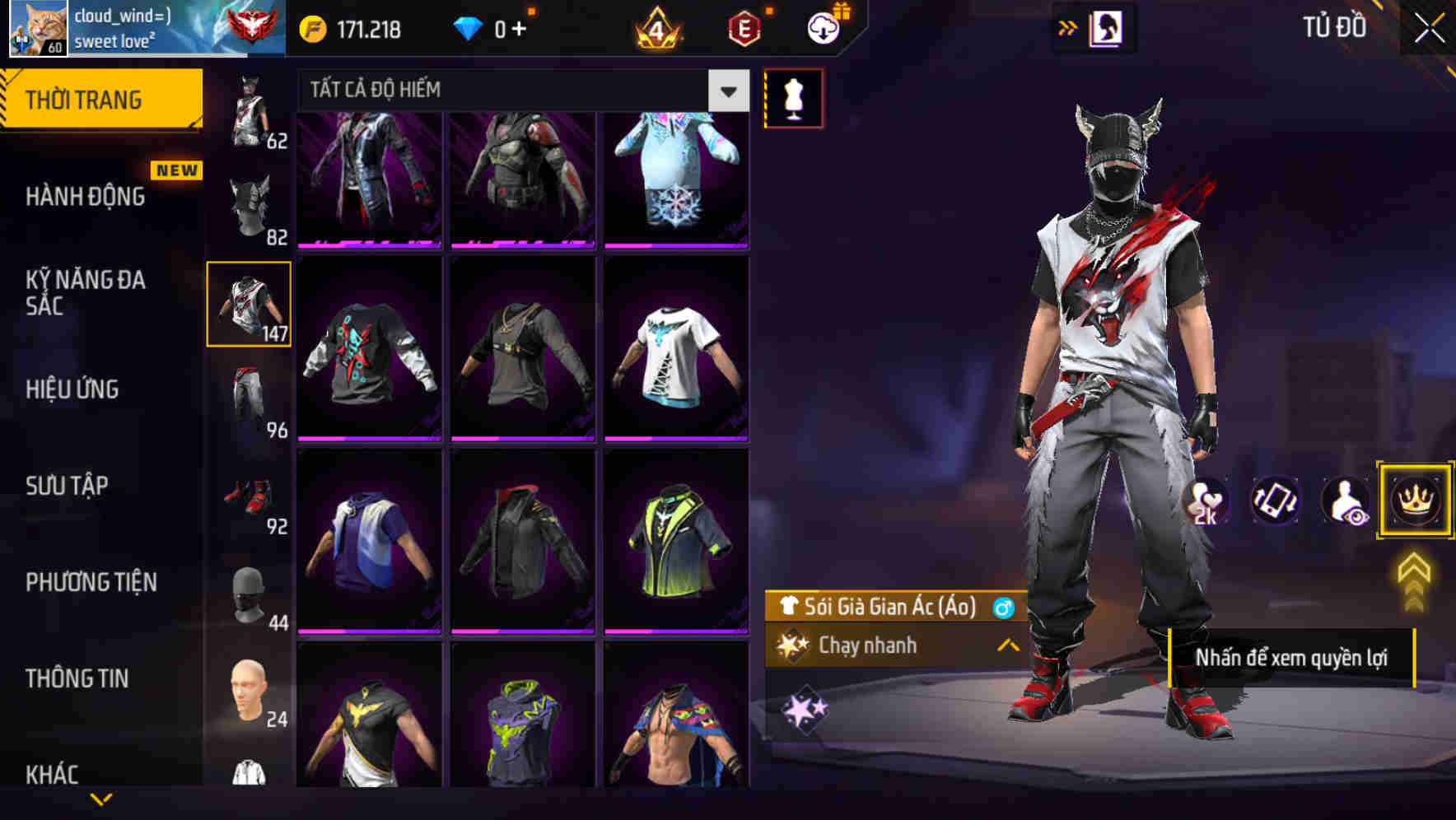This screenshot has height=820, width=1456.
Task: Click the gold coin balance icon
Action: tap(311, 29)
